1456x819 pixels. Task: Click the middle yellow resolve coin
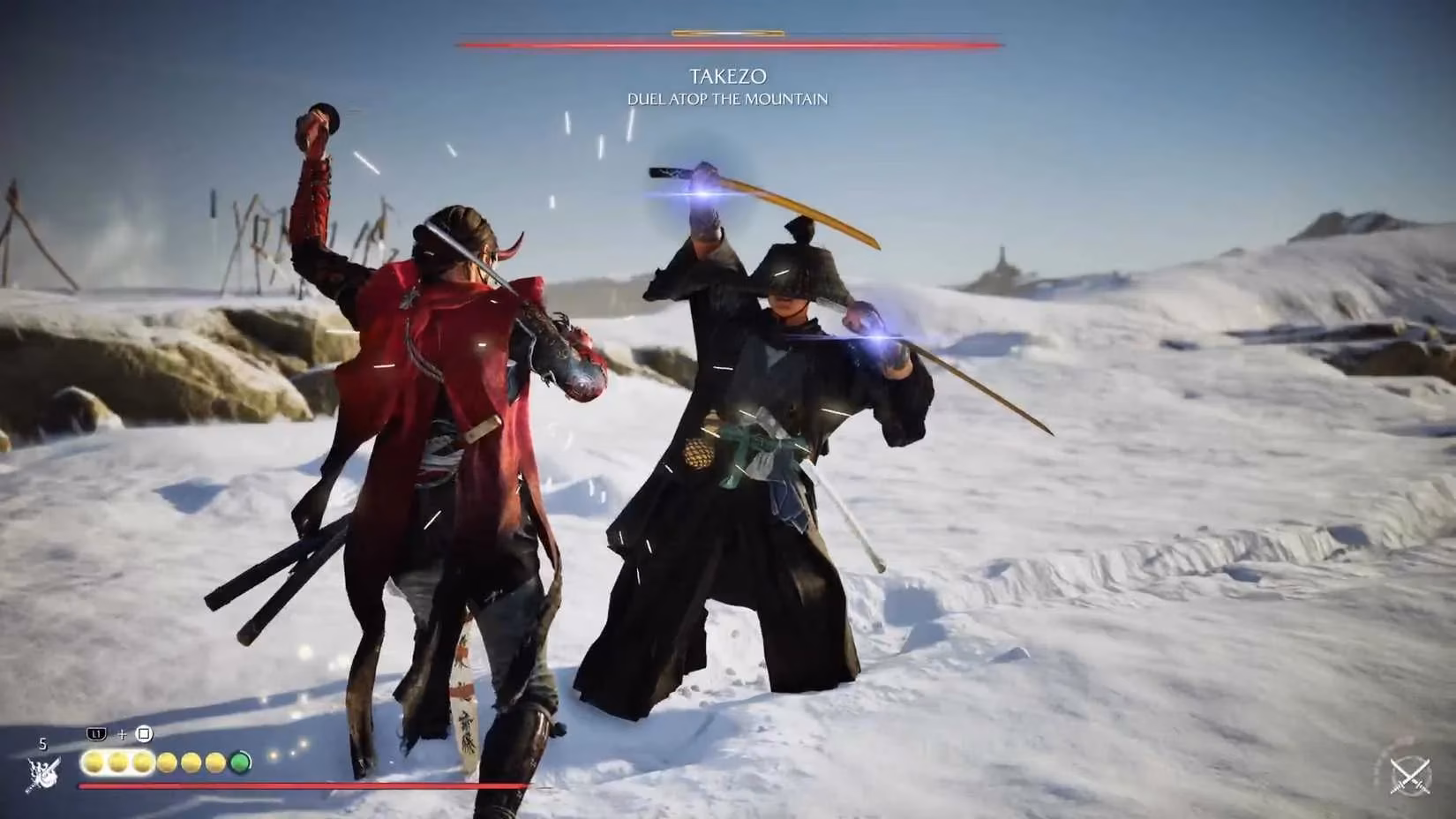(x=142, y=764)
